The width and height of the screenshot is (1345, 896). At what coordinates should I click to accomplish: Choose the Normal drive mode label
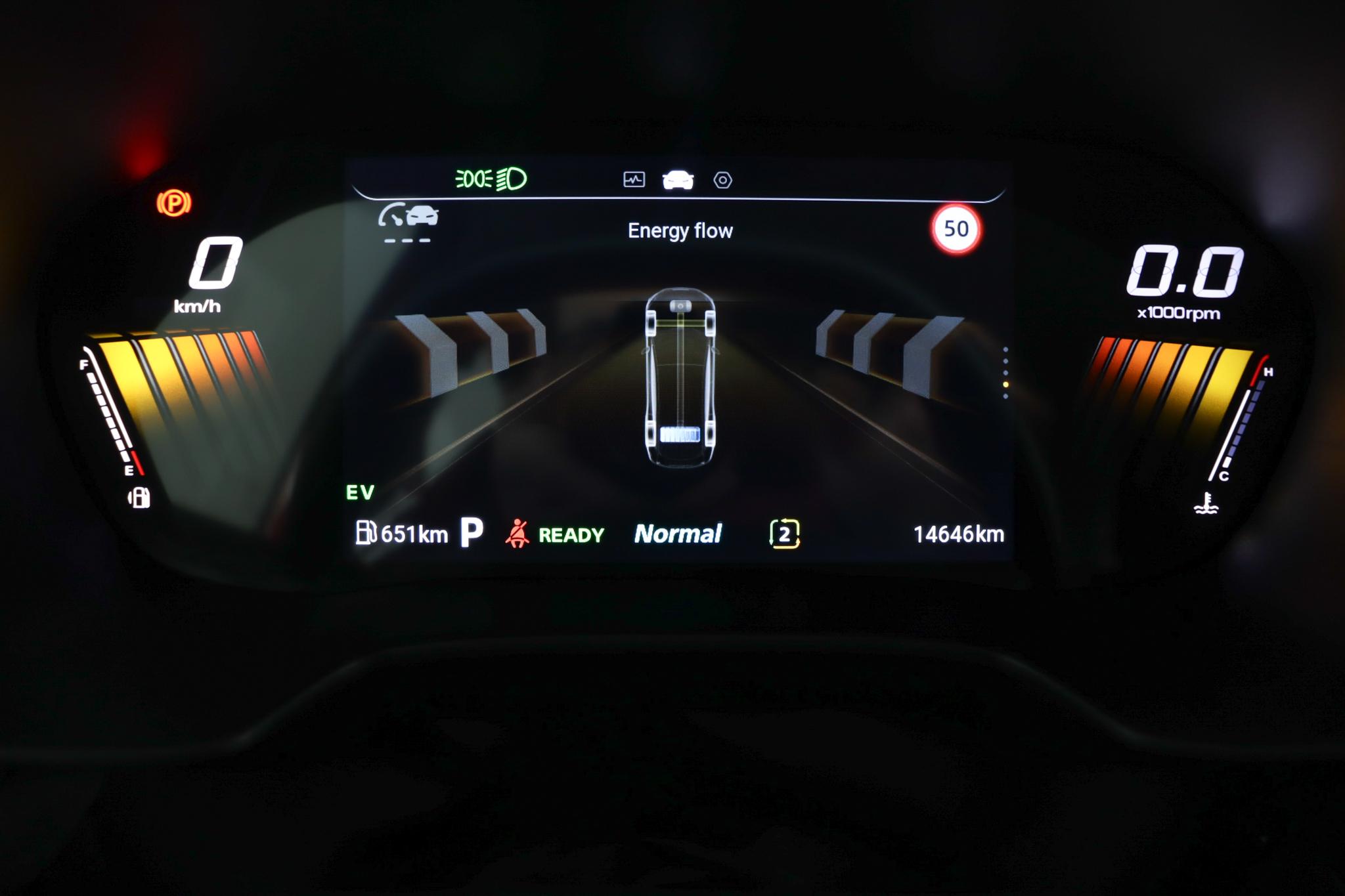tap(678, 534)
